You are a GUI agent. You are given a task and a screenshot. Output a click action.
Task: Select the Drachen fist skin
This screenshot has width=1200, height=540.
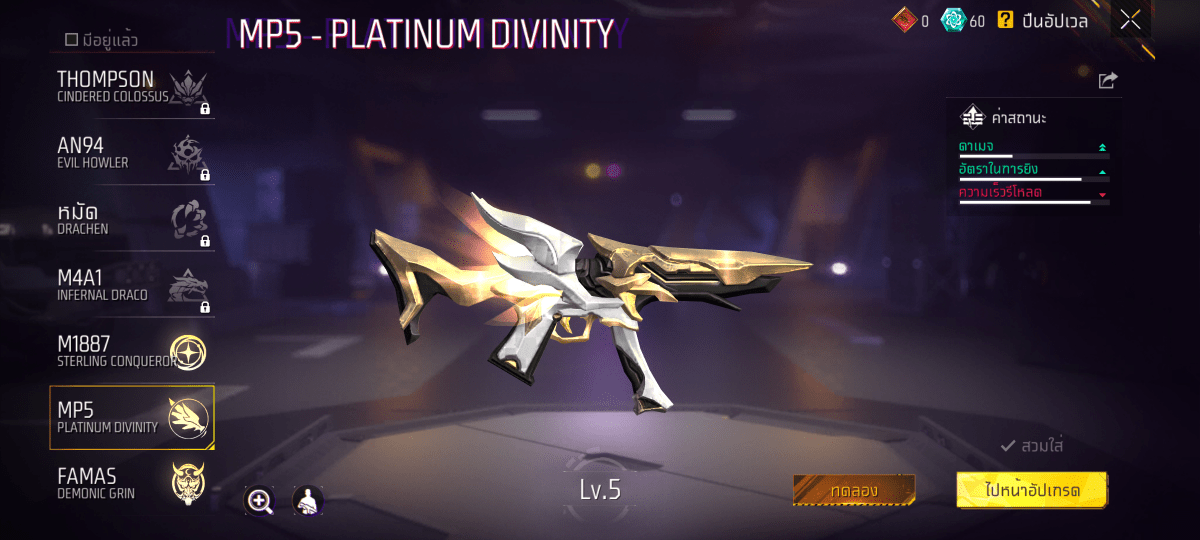(x=132, y=218)
